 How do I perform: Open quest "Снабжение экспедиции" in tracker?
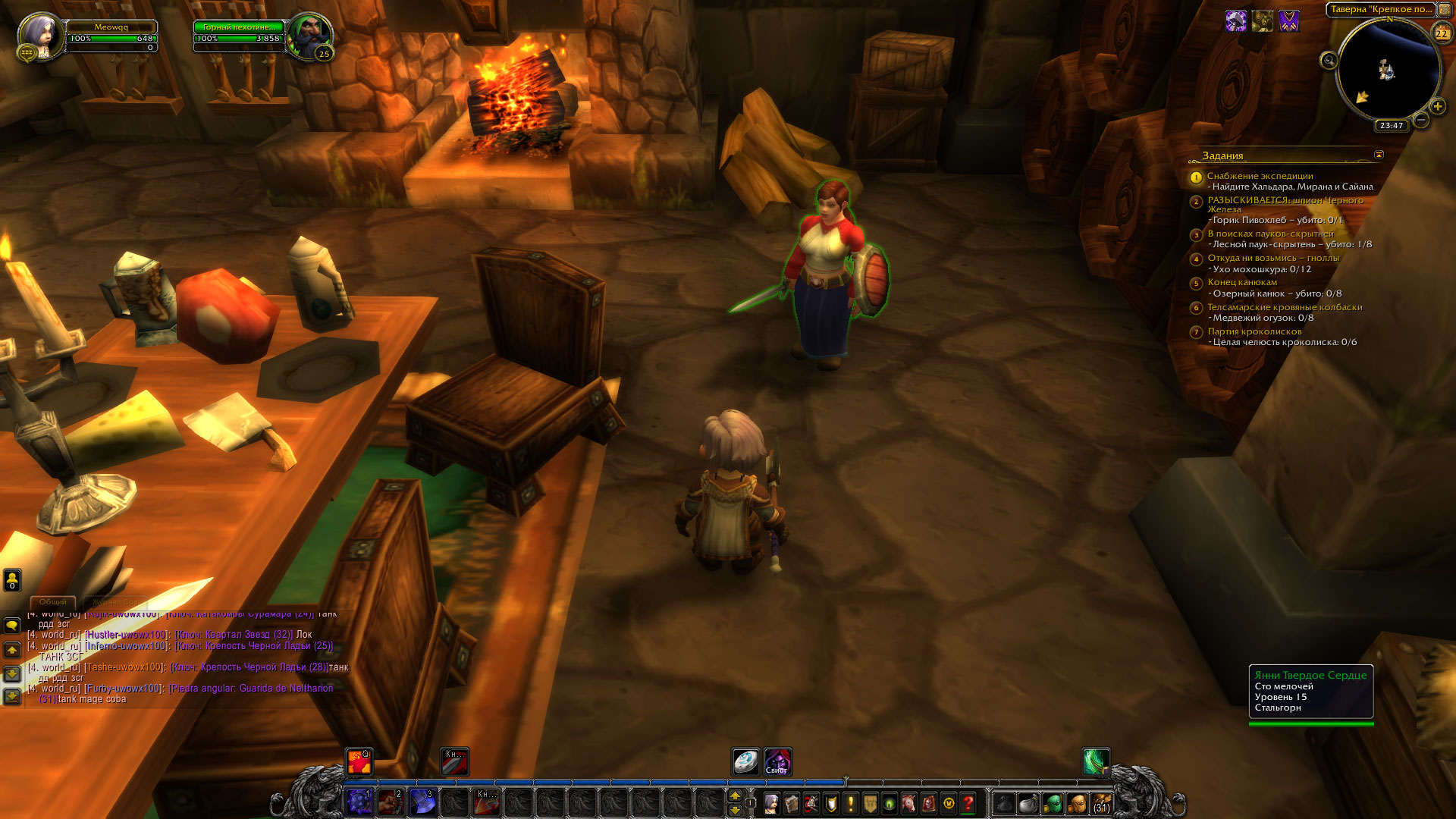[x=1260, y=176]
